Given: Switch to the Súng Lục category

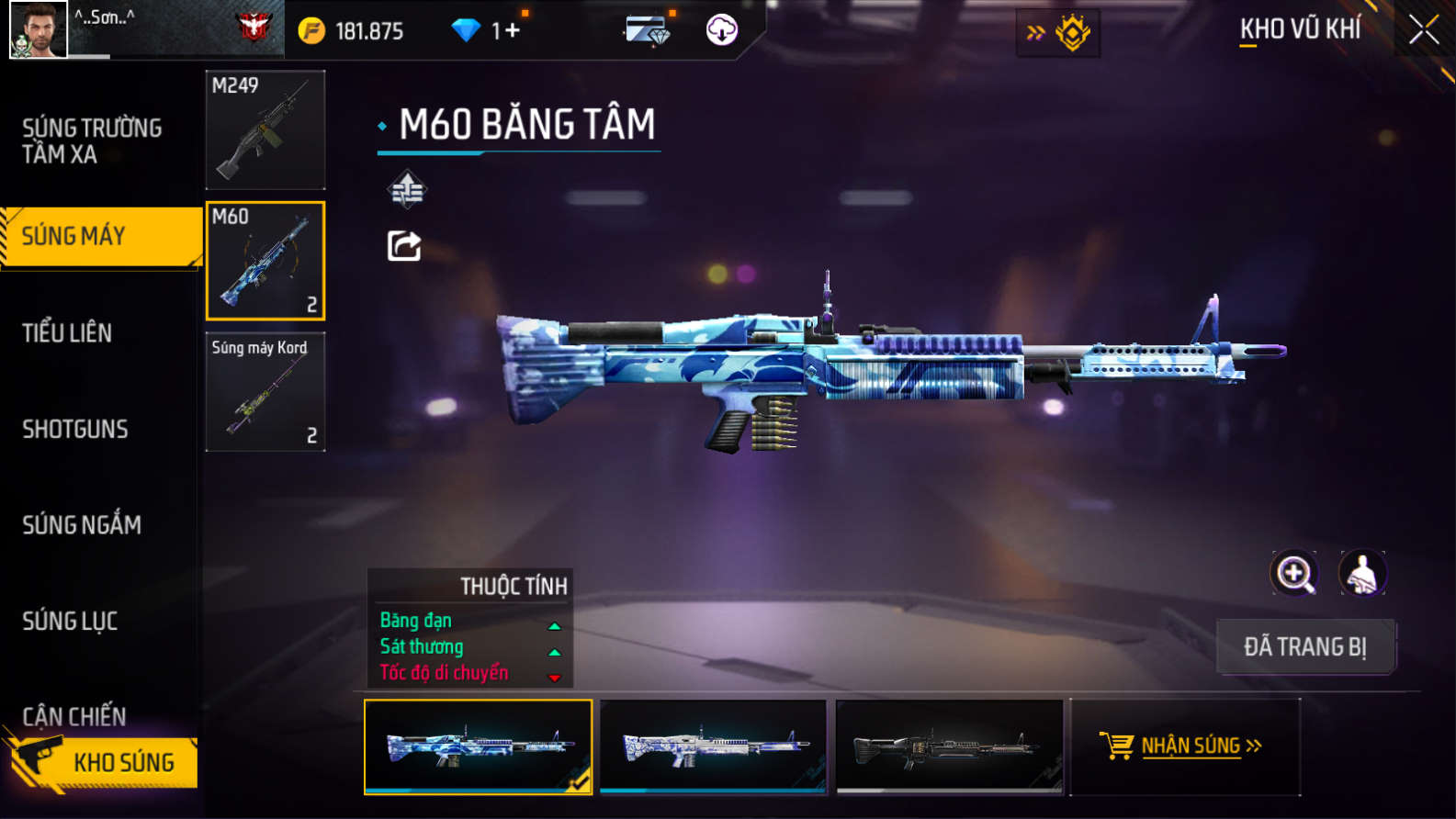Looking at the screenshot, I should click(70, 621).
